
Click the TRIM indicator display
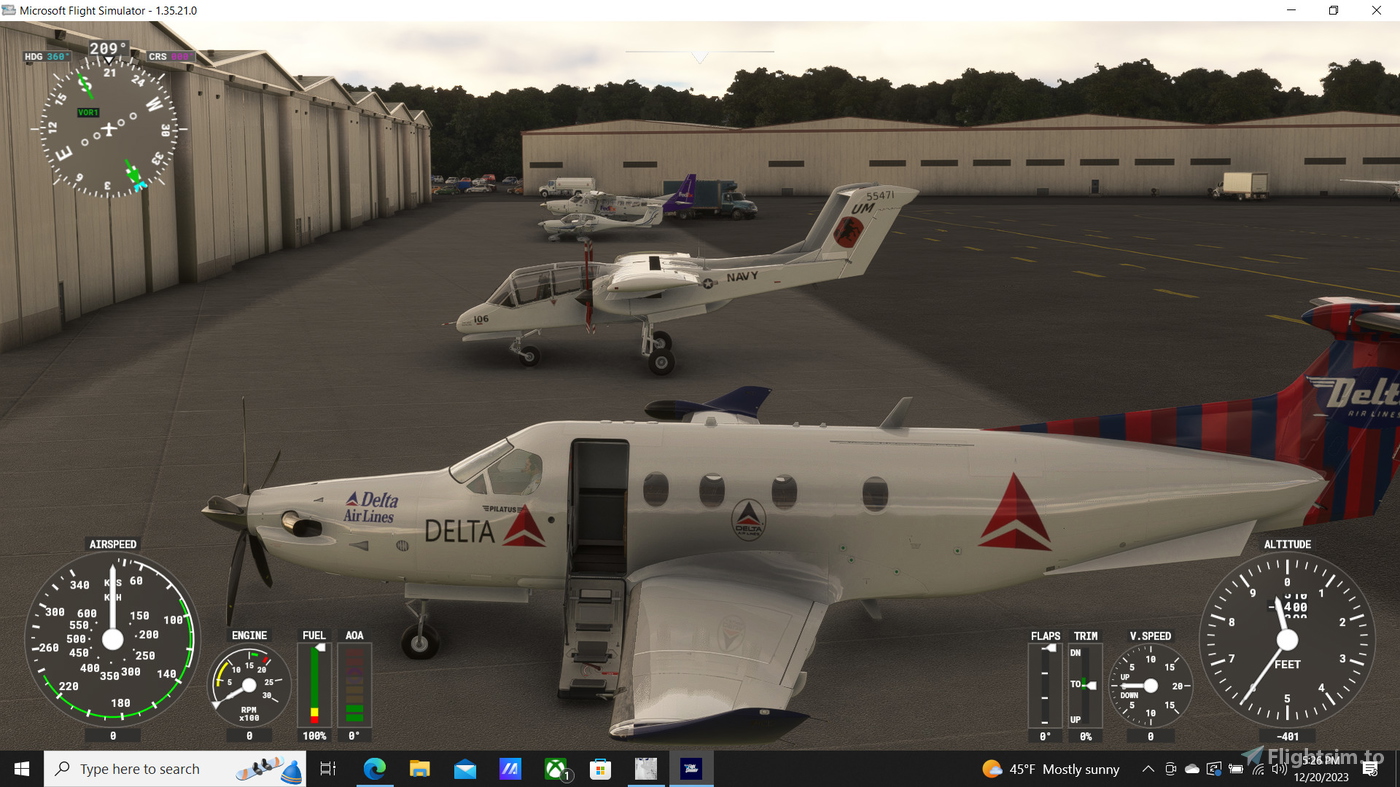(1085, 685)
